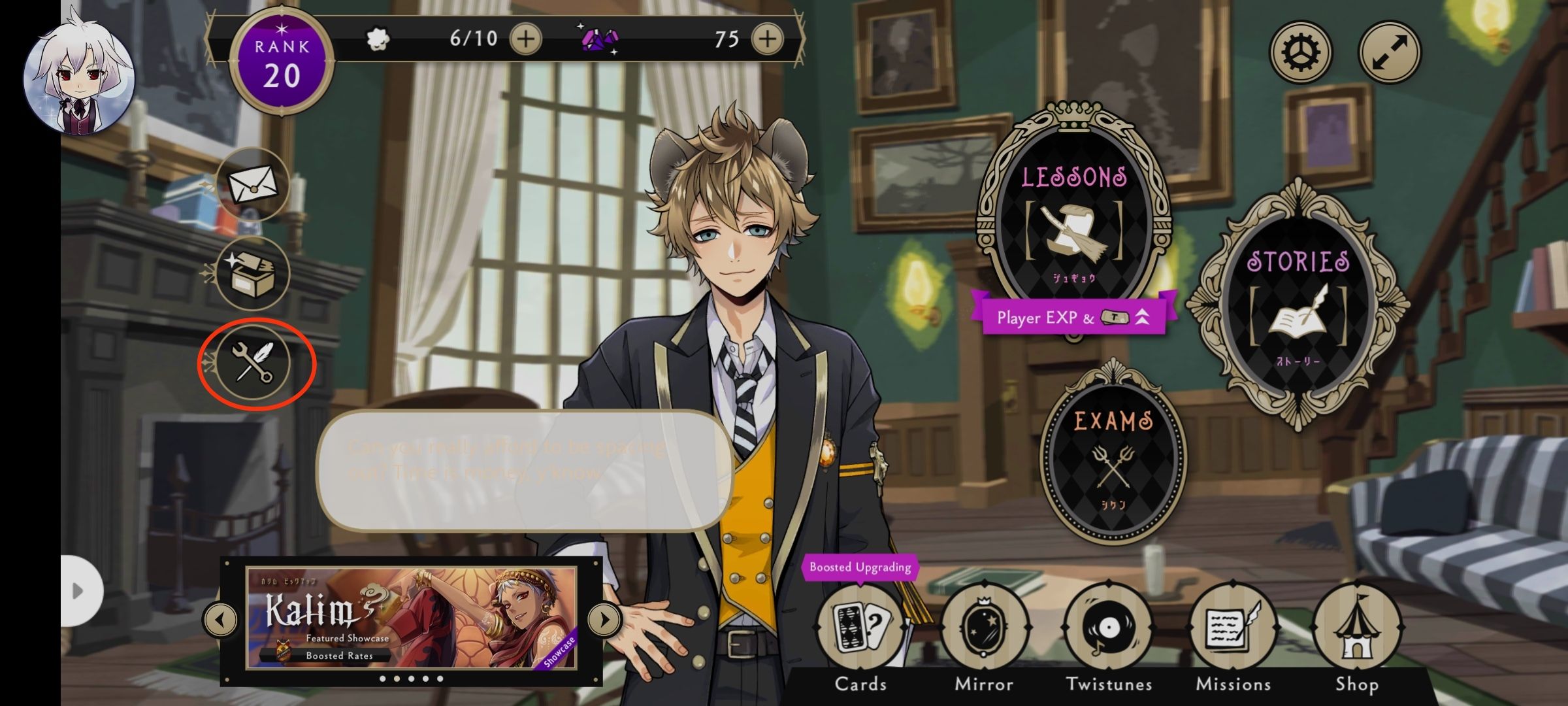Screen dimensions: 1568x706
Task: Expand the side panel arrow tab
Action: coord(80,591)
